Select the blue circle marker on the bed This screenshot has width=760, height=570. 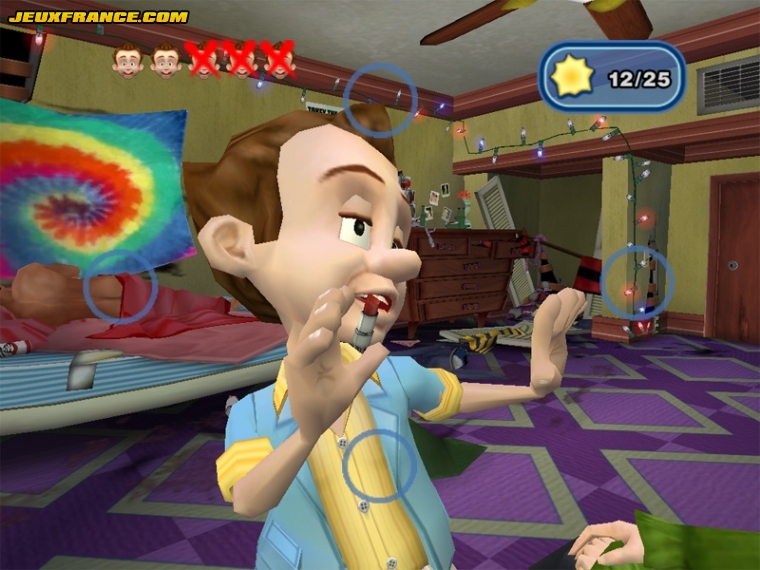tap(120, 287)
